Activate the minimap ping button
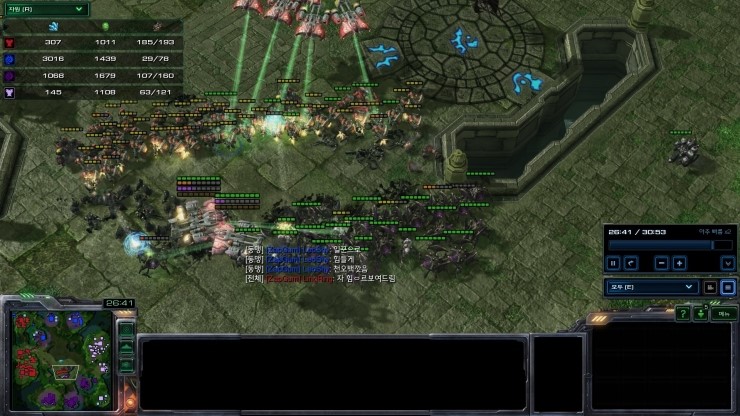Image resolution: width=740 pixels, height=416 pixels. pos(126,329)
